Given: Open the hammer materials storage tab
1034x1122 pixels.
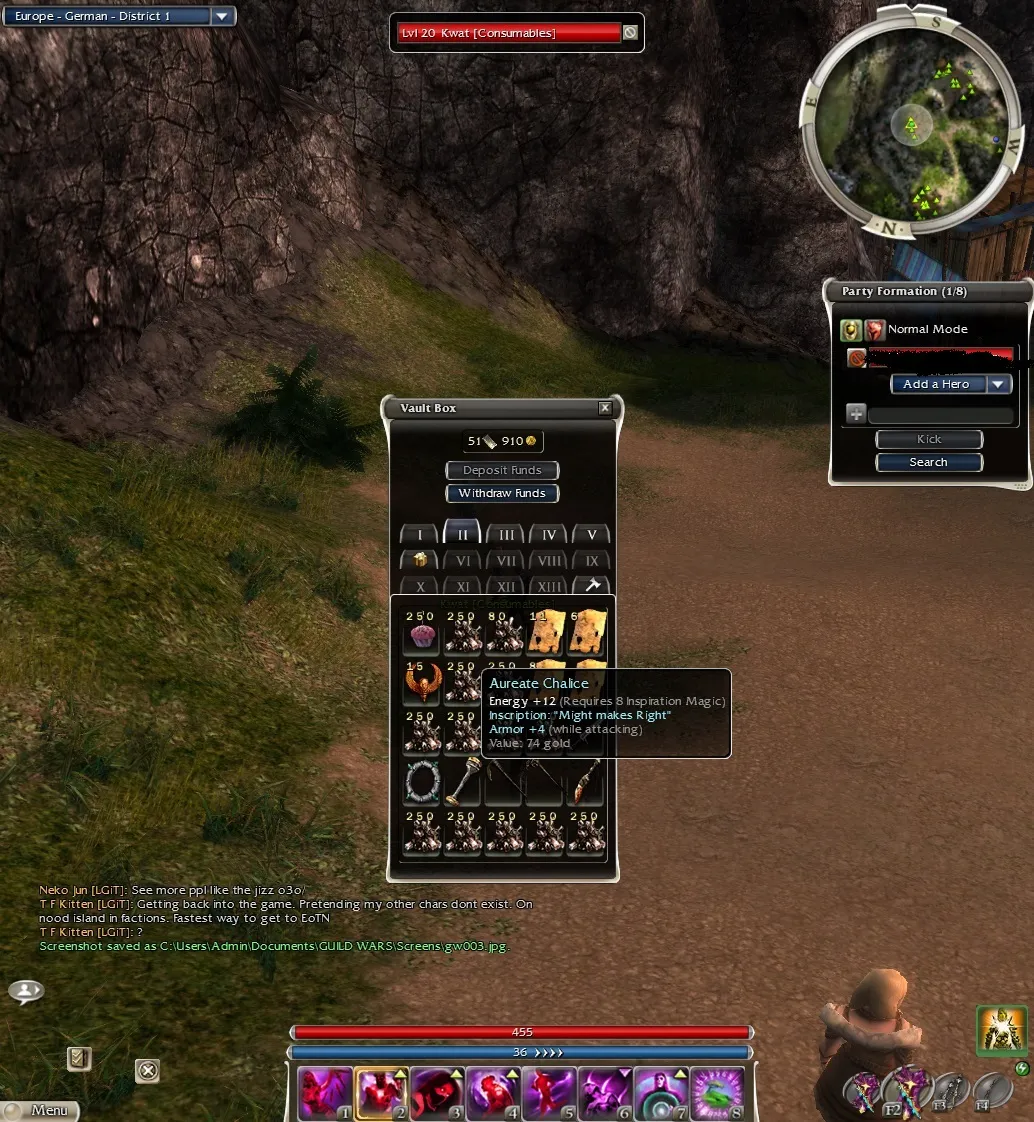Looking at the screenshot, I should pos(591,586).
